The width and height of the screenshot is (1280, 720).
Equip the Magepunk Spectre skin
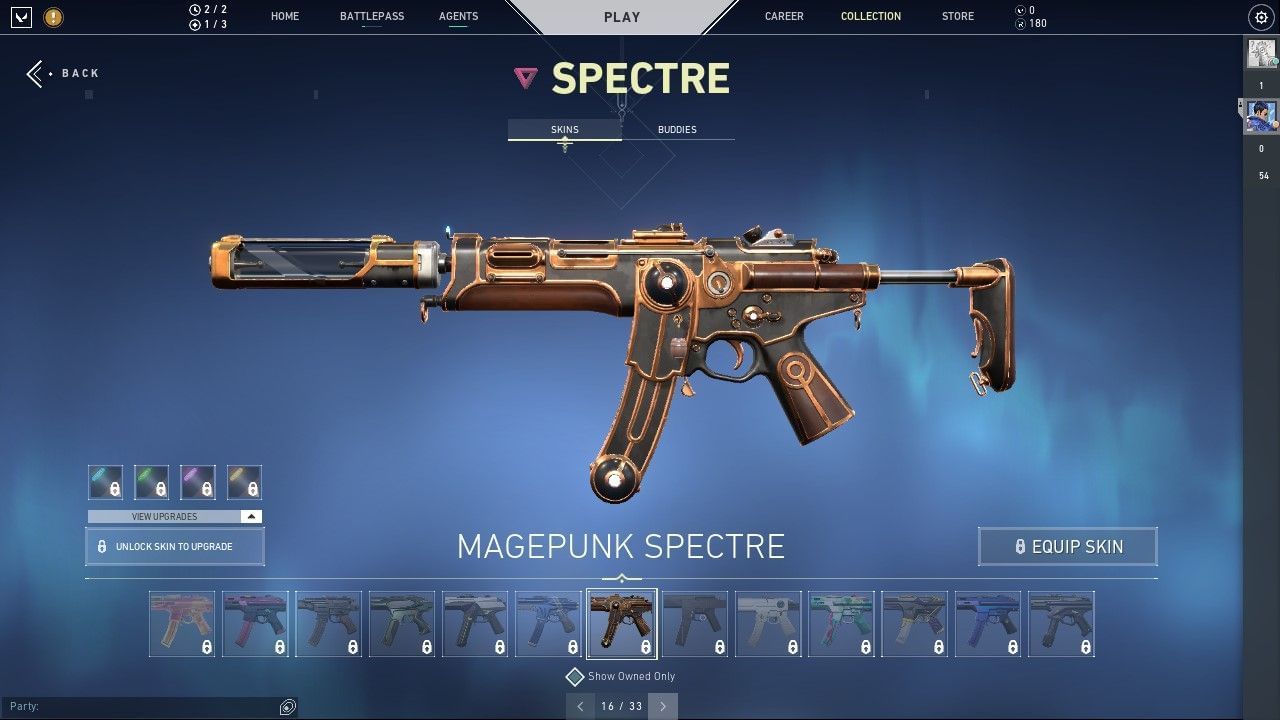click(x=1068, y=547)
